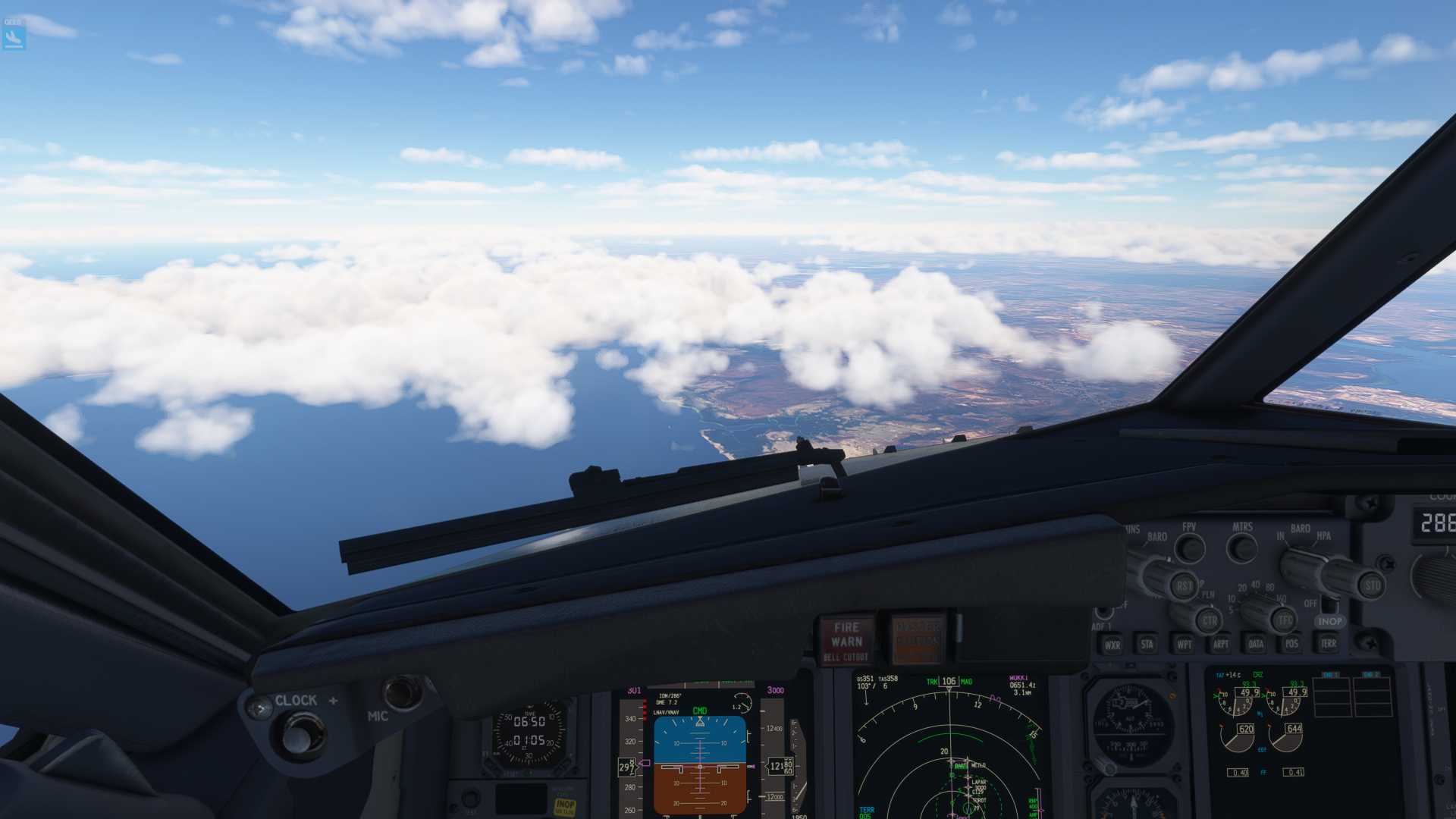Show stations with the STA button
The width and height of the screenshot is (1456, 819).
tap(1147, 645)
